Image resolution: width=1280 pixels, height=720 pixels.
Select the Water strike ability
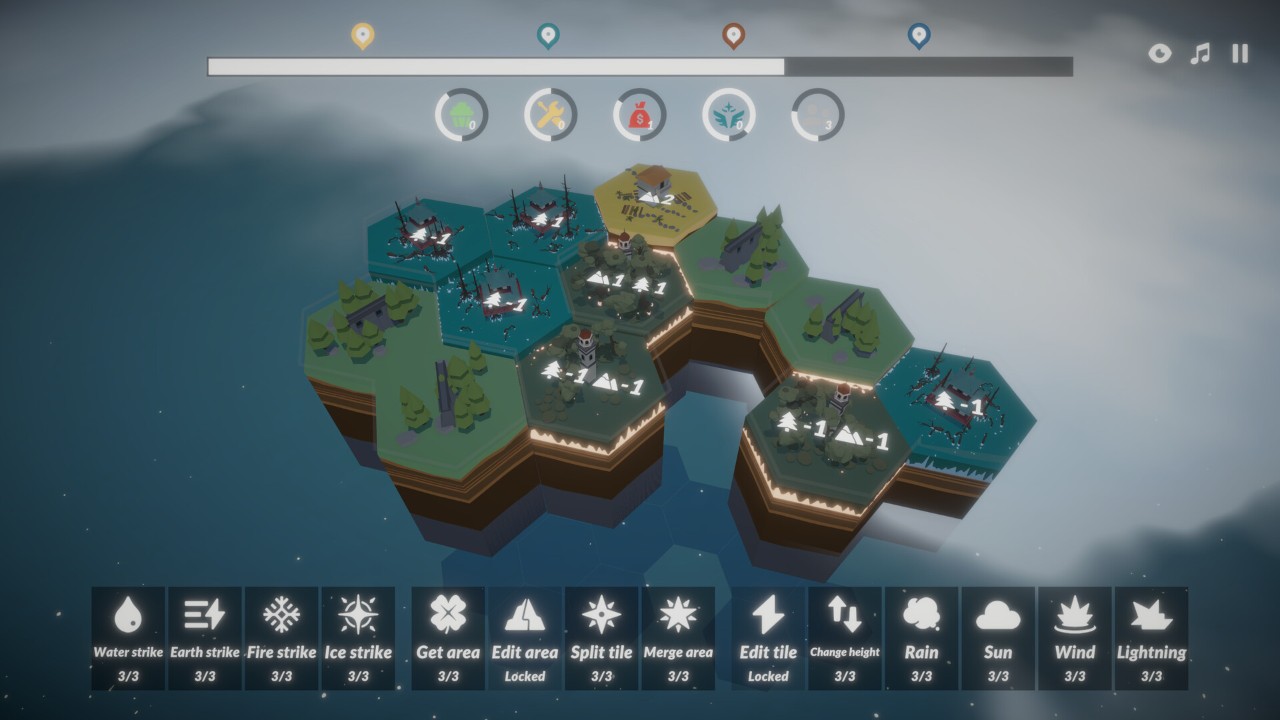[x=128, y=637]
